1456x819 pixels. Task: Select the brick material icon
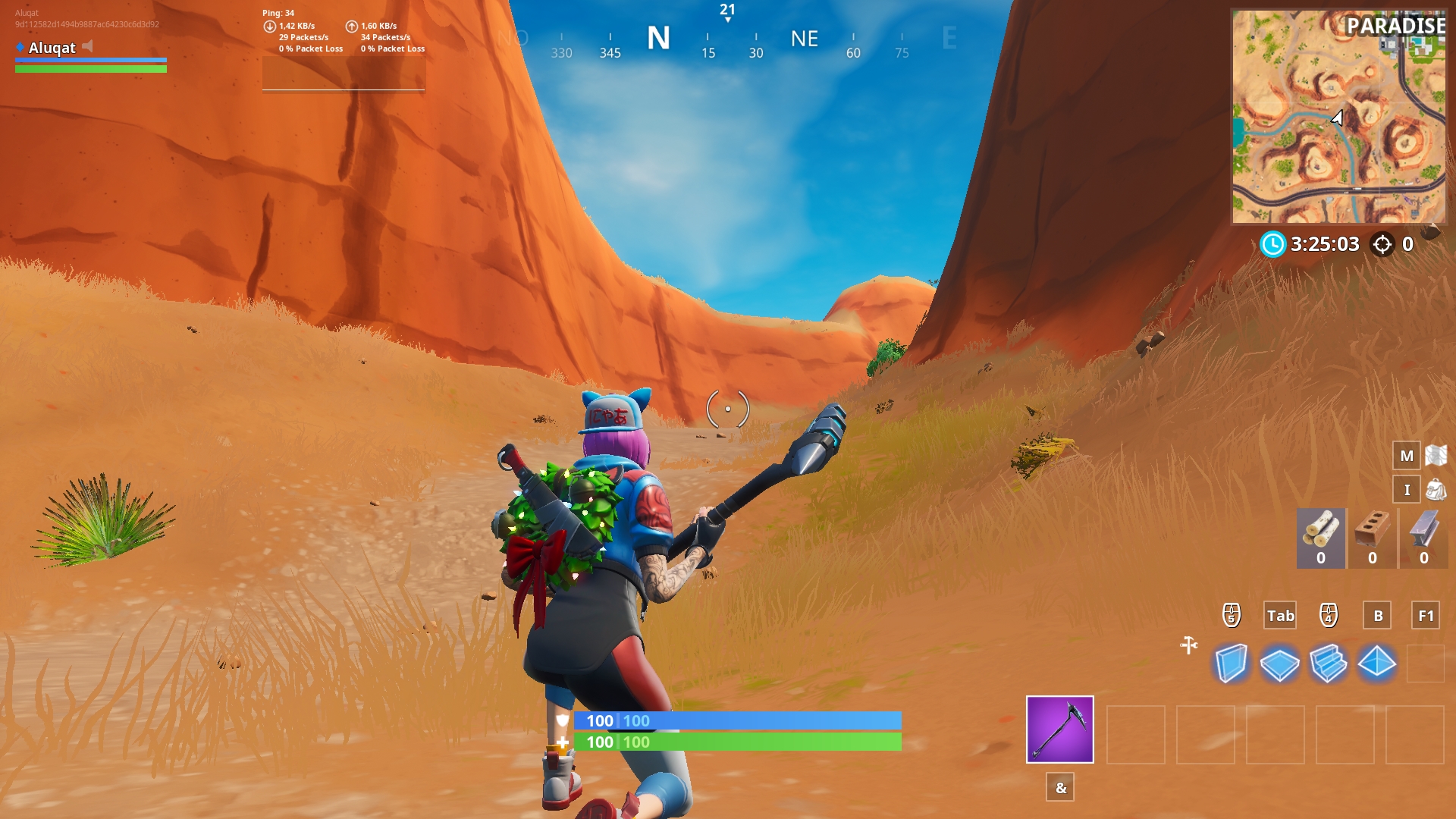click(1372, 531)
